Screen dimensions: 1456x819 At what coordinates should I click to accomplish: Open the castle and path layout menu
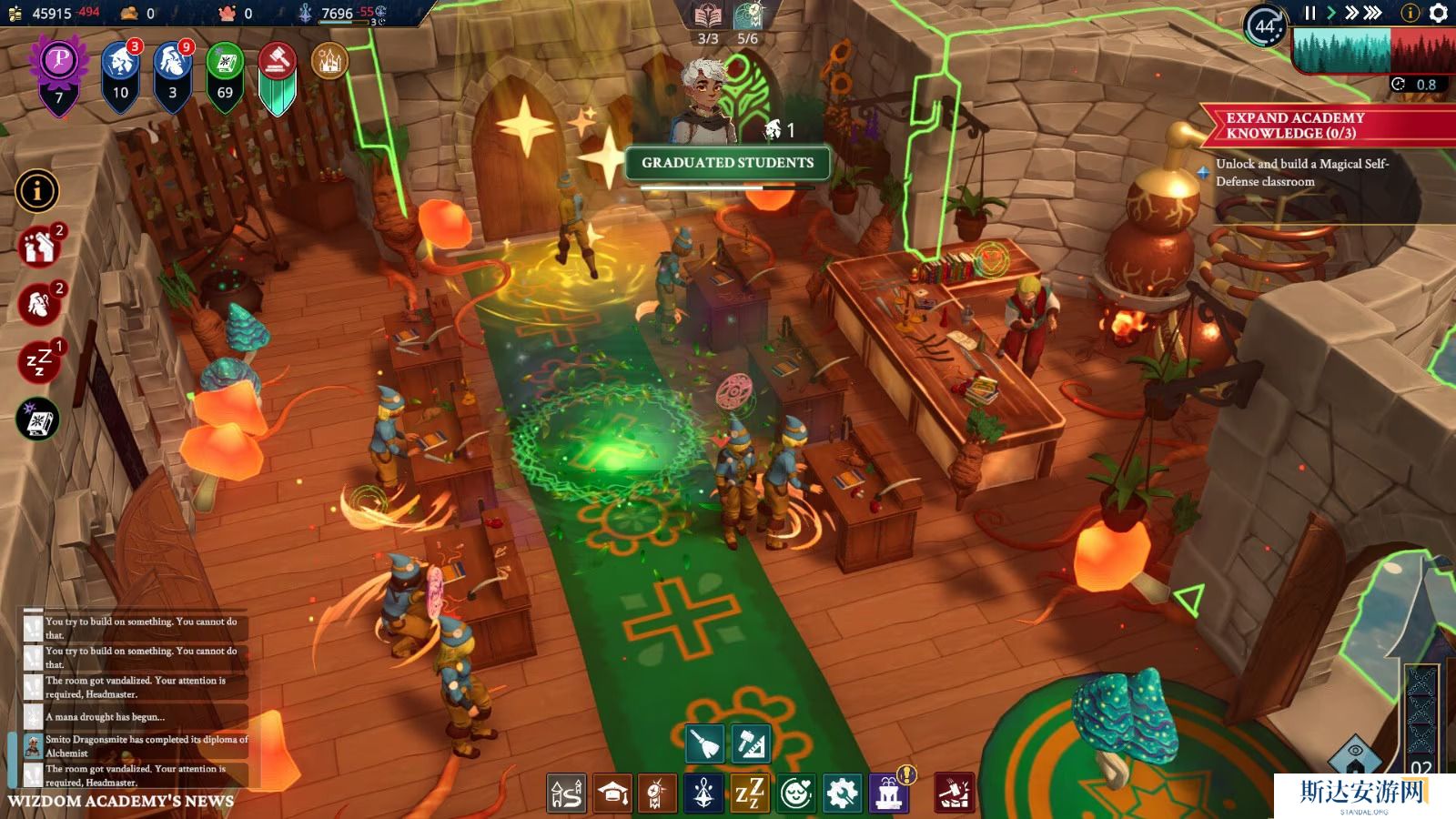click(x=566, y=794)
